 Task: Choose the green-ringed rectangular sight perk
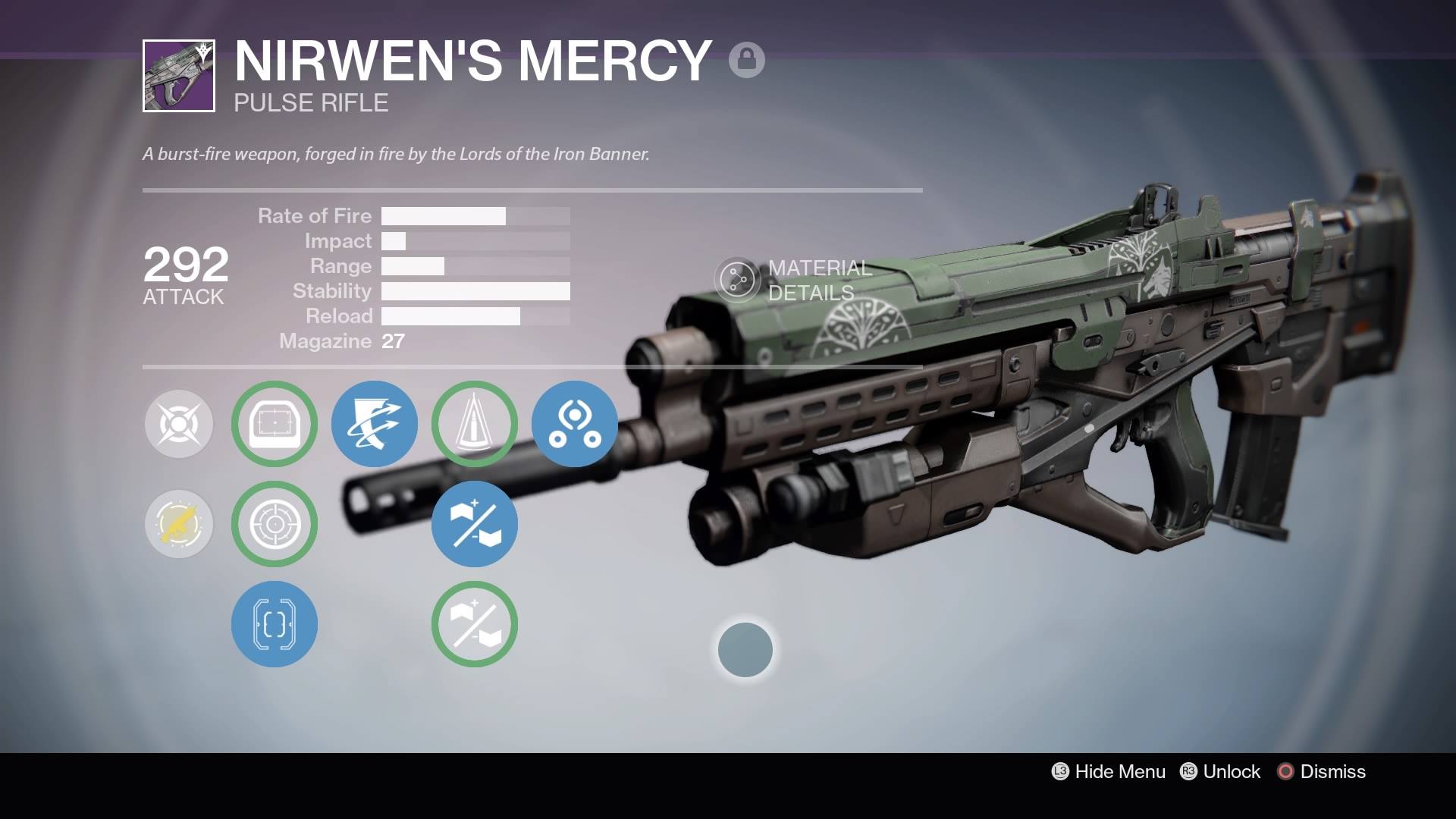tap(275, 424)
